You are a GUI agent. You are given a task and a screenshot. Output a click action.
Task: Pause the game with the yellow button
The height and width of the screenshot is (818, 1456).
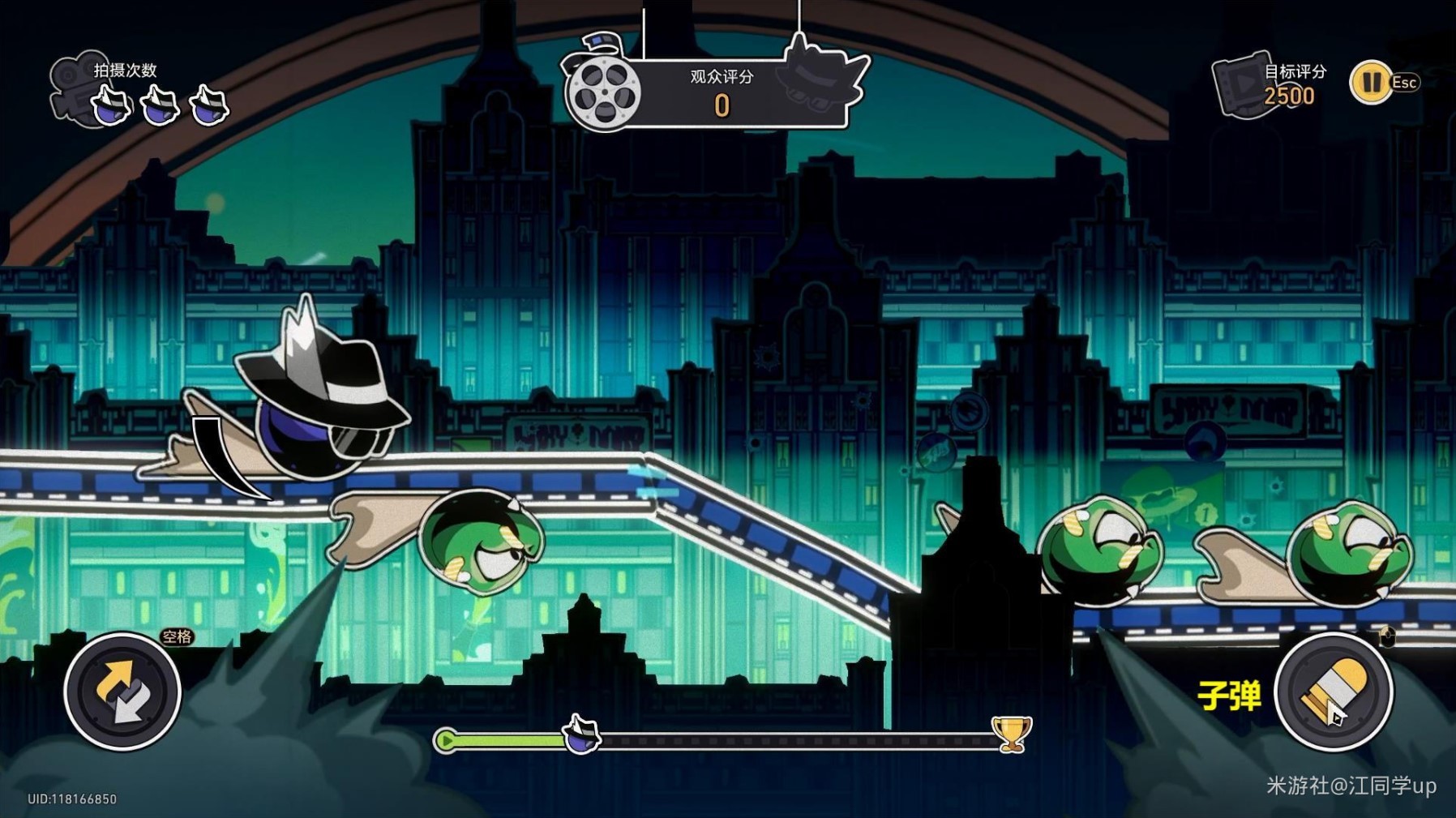pyautogui.click(x=1370, y=83)
